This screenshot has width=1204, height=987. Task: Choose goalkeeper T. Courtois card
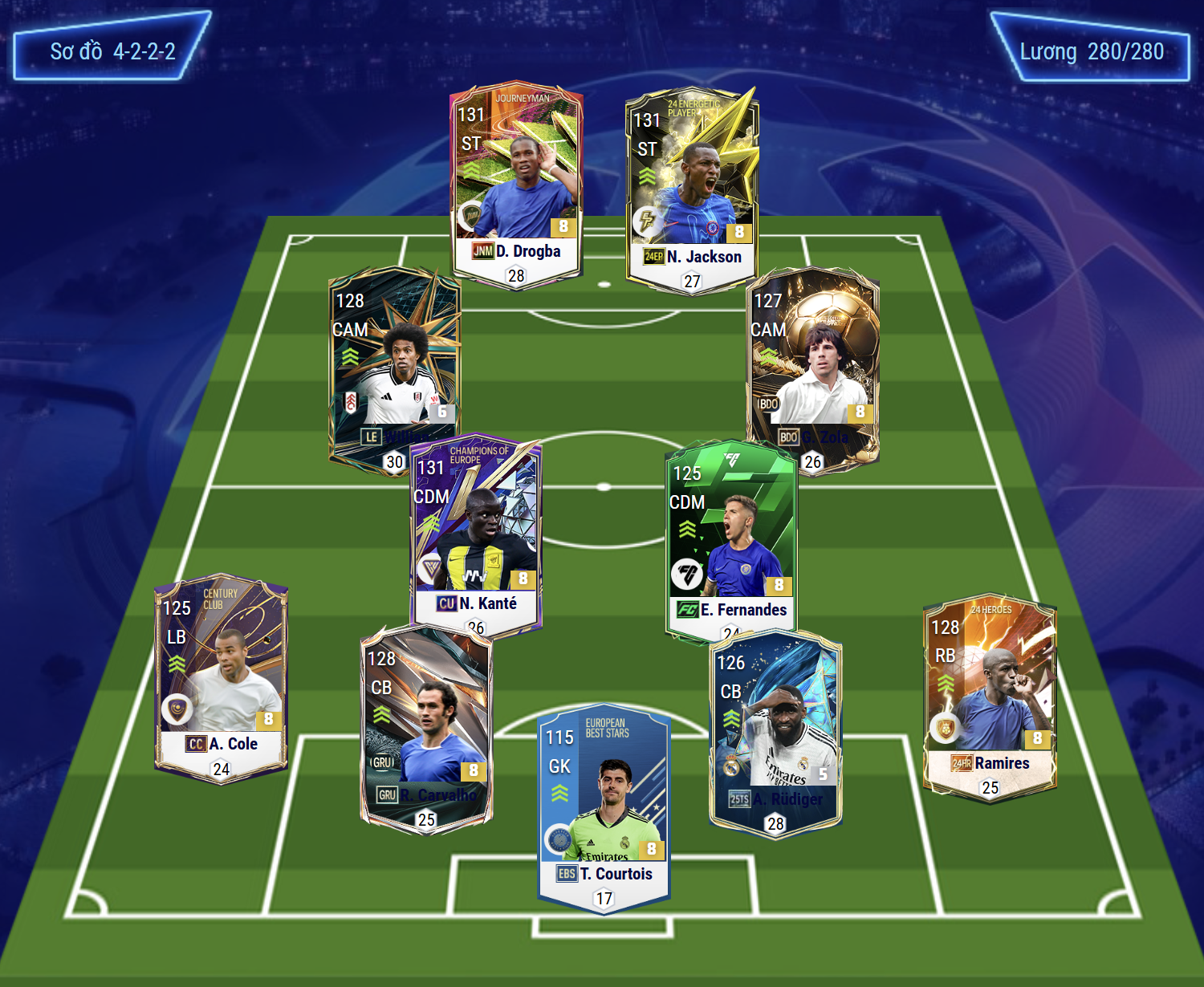604,806
